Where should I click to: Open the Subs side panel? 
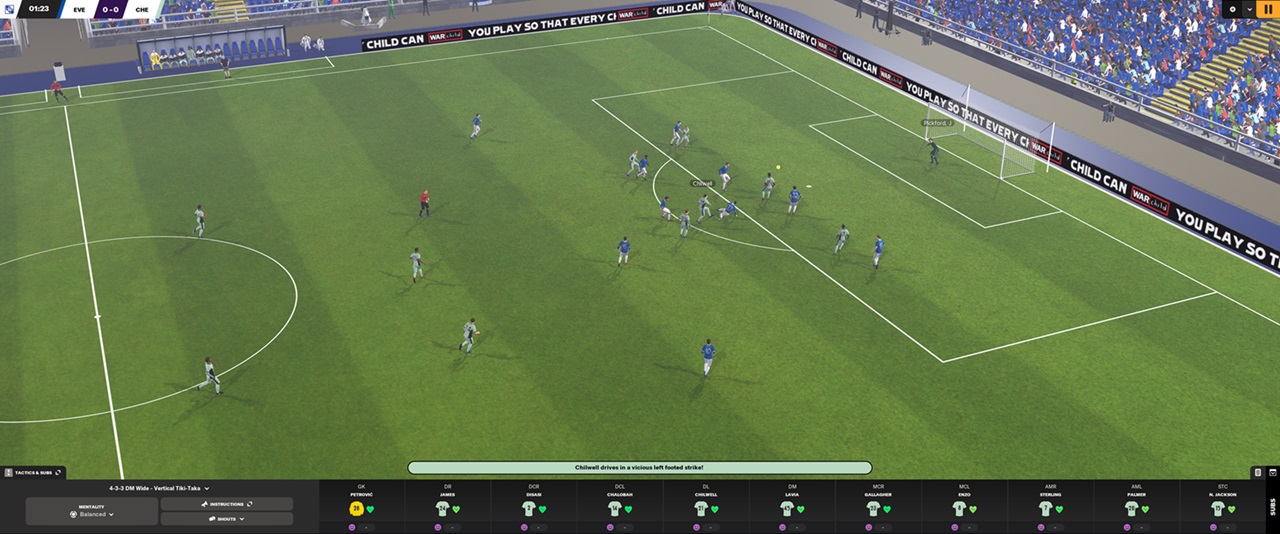pyautogui.click(x=1272, y=505)
